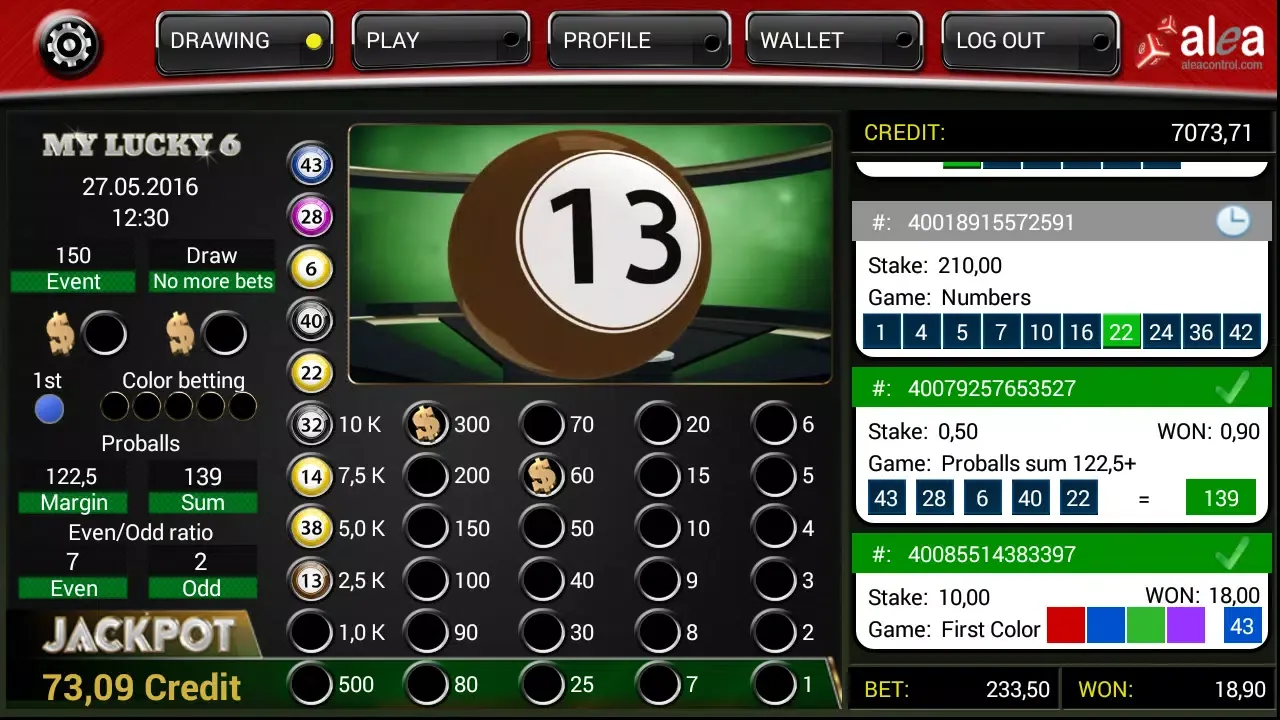1280x720 pixels.
Task: Click the big ball 13 draw video
Action: [590, 254]
